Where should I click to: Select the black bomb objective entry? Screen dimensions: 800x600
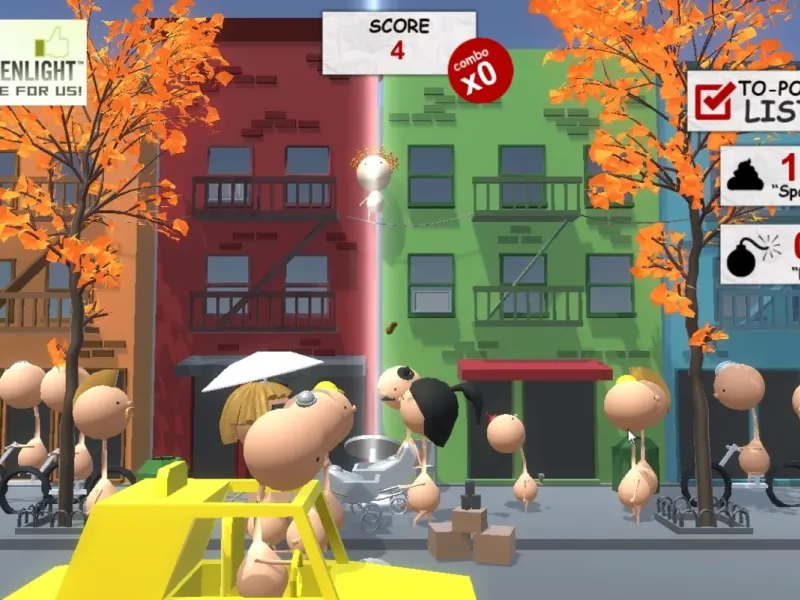click(x=762, y=254)
